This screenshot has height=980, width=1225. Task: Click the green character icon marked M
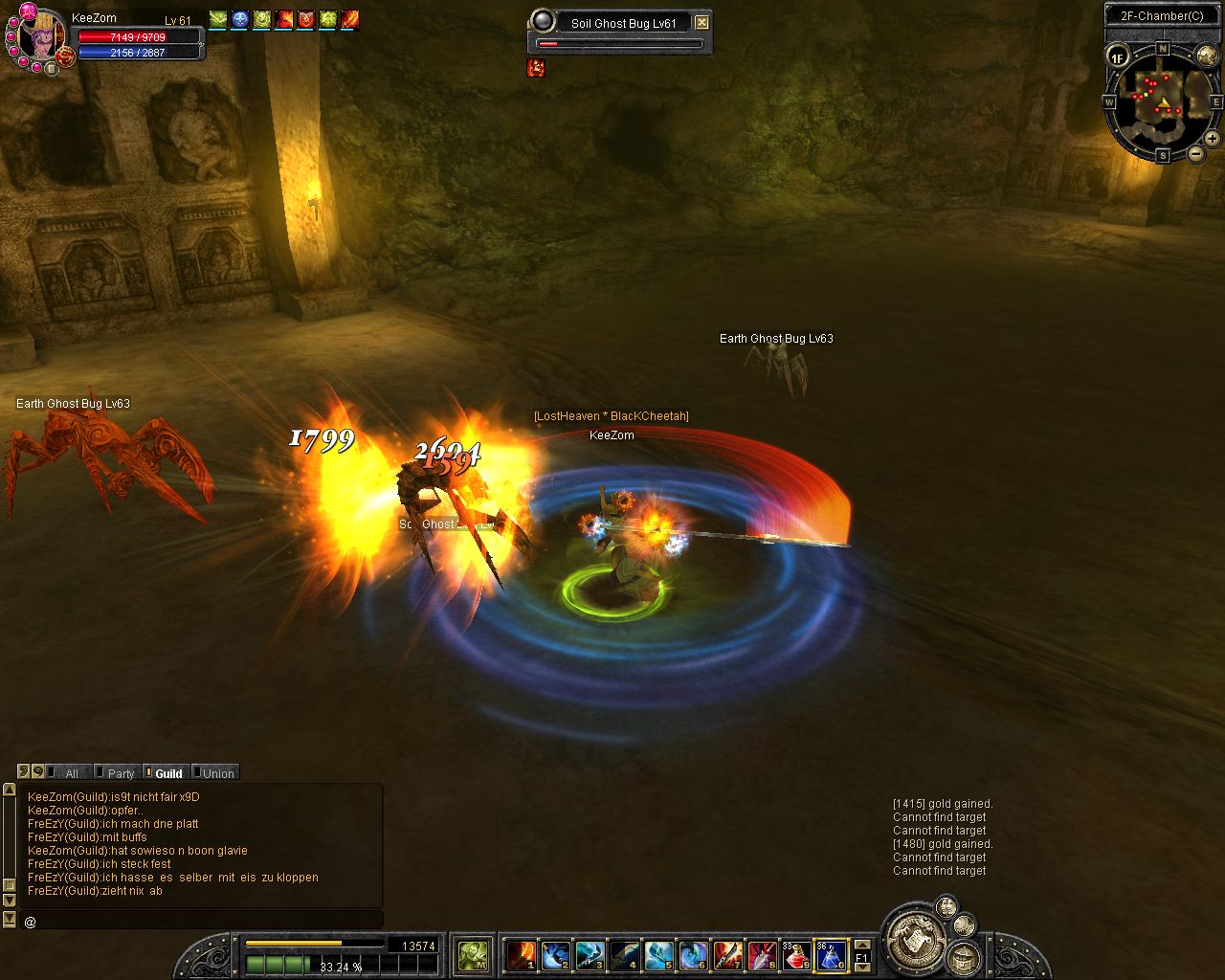click(473, 954)
